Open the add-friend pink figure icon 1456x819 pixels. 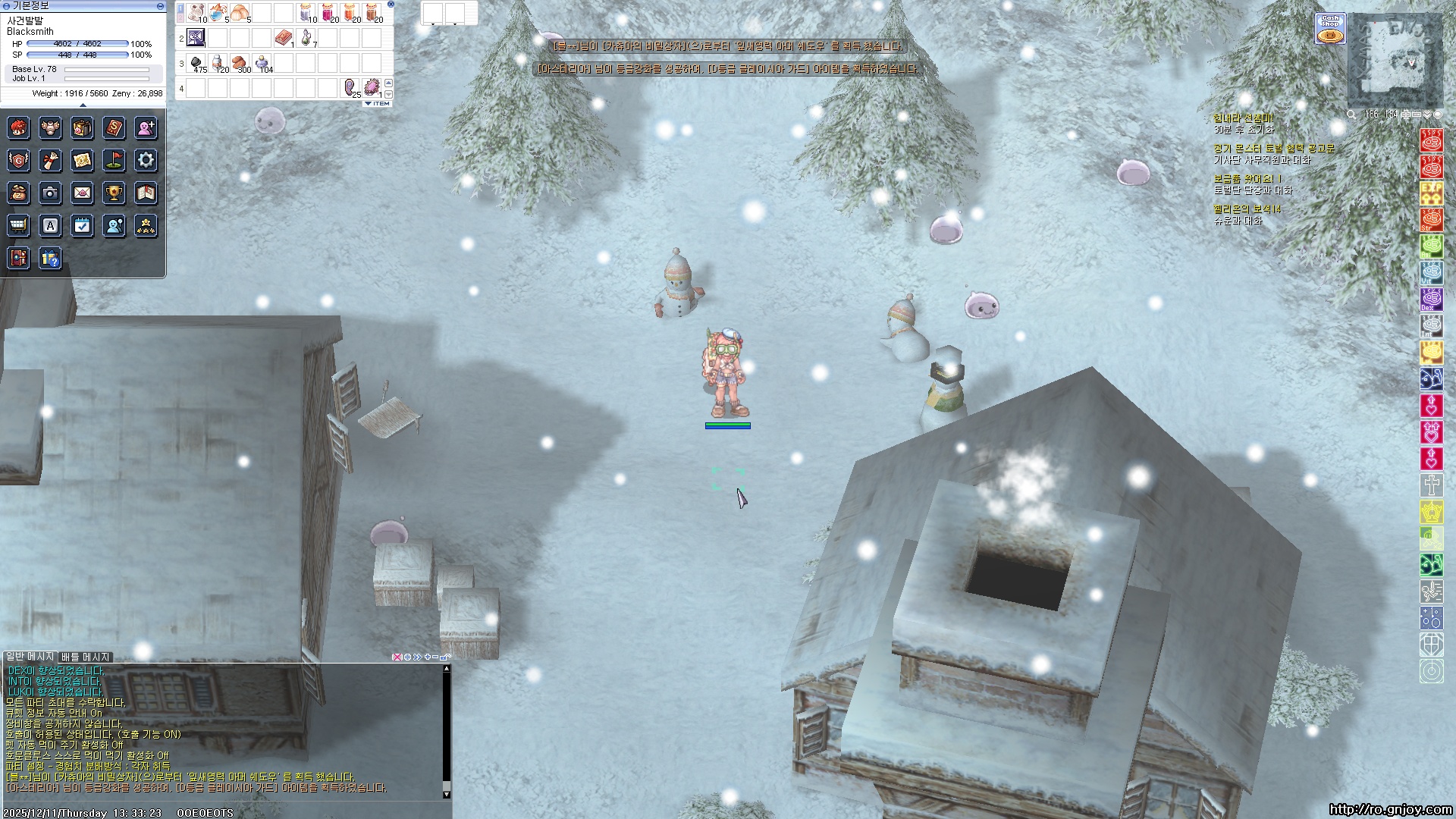click(146, 127)
